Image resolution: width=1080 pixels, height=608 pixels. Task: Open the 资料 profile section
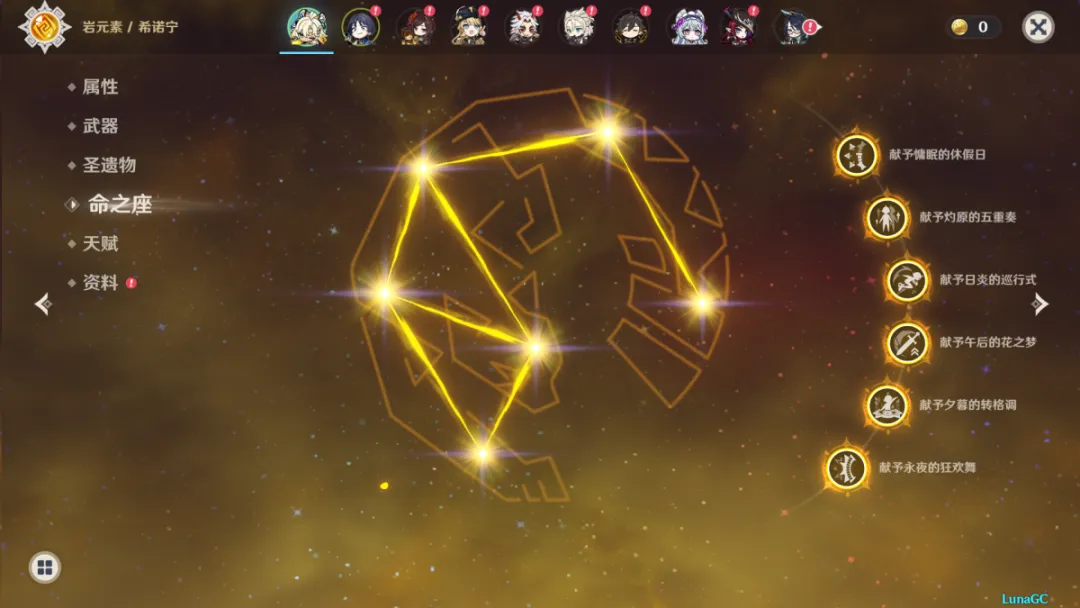pyautogui.click(x=100, y=283)
